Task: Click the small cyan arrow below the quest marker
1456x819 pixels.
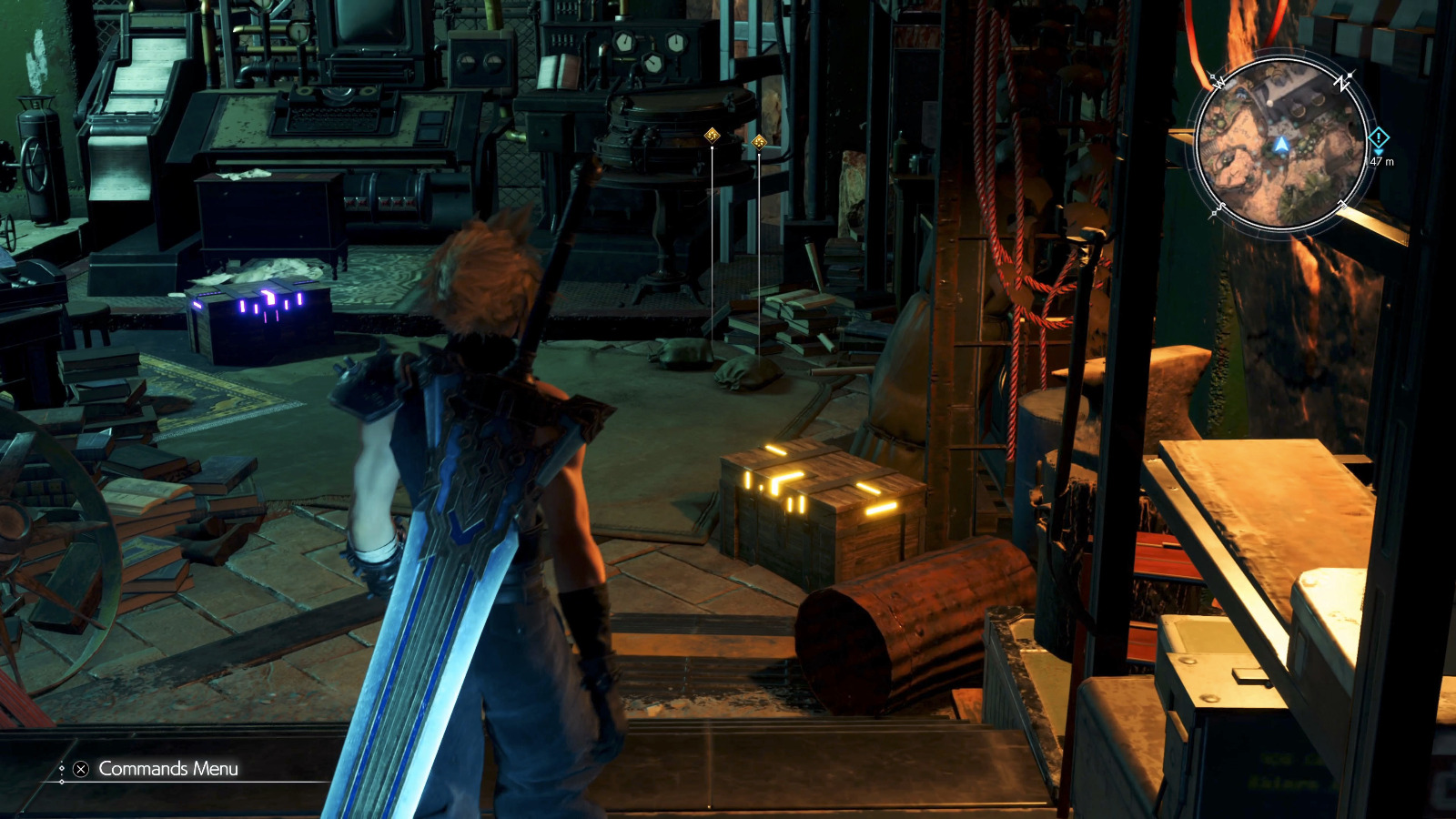Action: tap(1378, 153)
